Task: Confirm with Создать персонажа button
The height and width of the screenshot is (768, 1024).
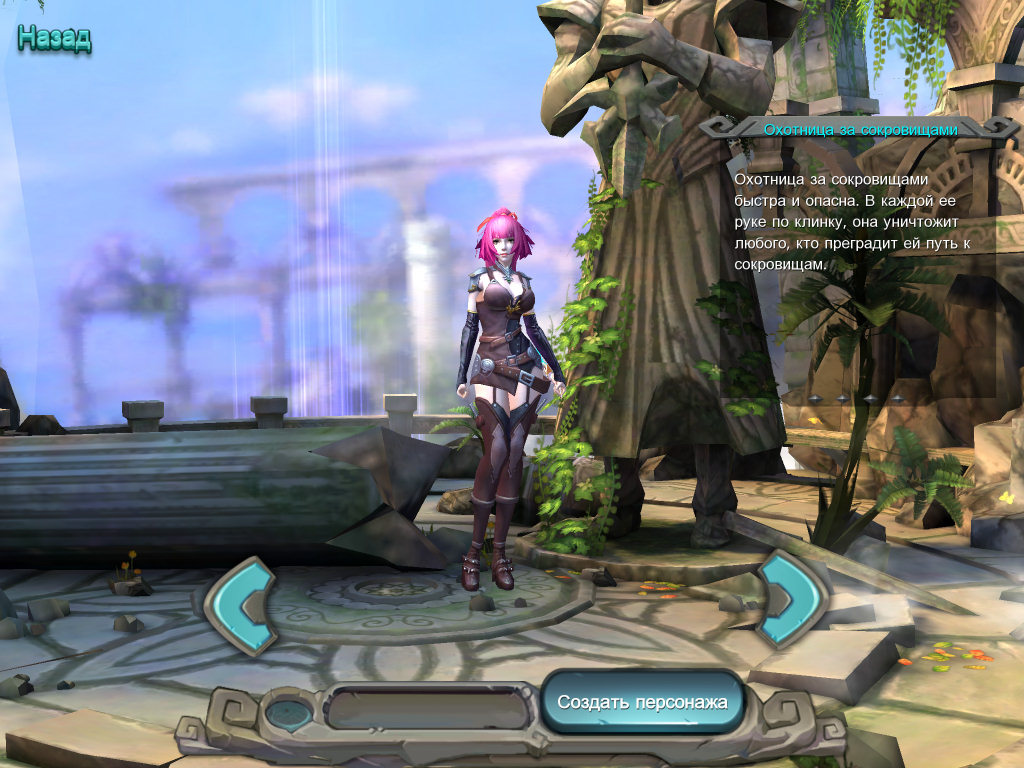Action: coord(643,702)
